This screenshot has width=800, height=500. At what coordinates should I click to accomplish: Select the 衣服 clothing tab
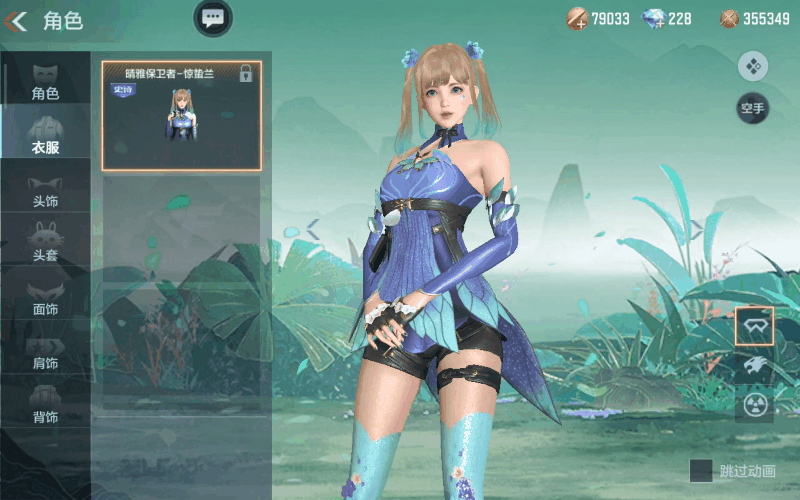pyautogui.click(x=45, y=134)
